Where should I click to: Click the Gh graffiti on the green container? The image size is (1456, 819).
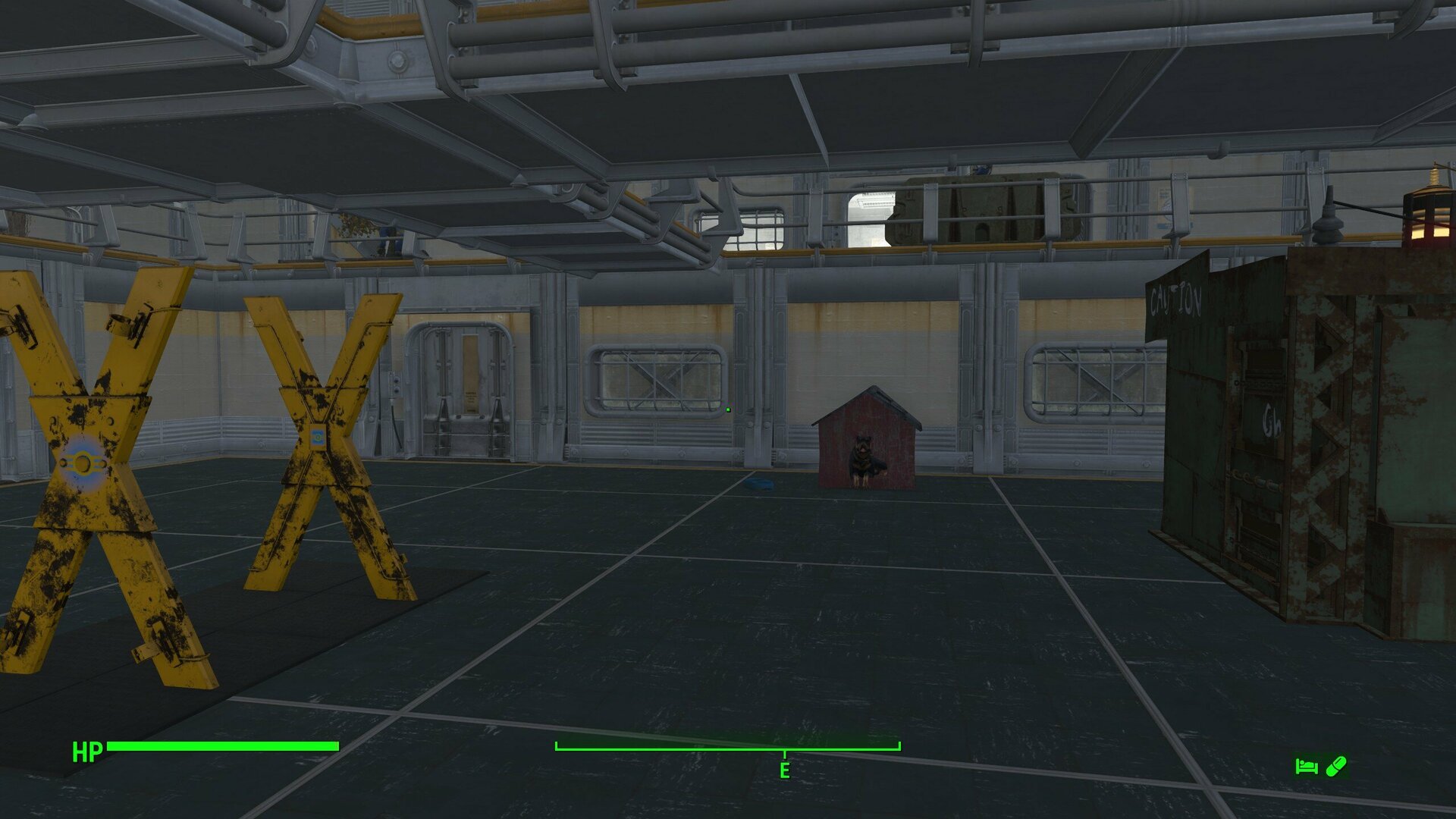click(x=1272, y=420)
